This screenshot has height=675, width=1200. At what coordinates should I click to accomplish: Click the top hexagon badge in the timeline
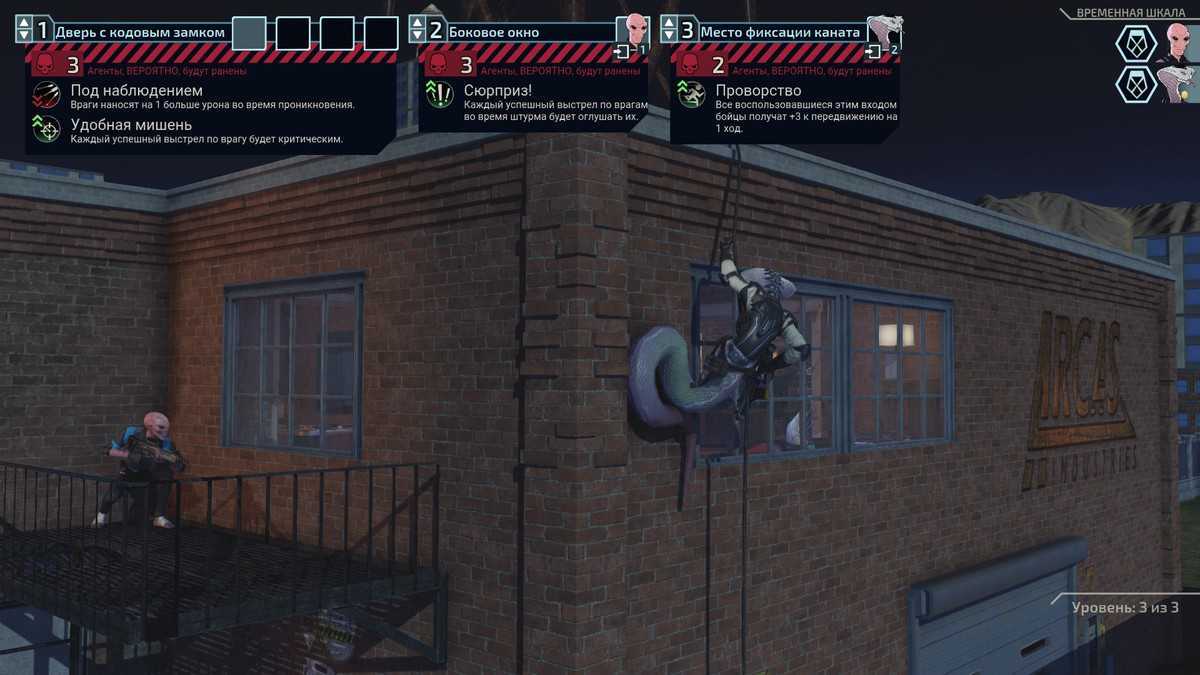click(x=1136, y=43)
